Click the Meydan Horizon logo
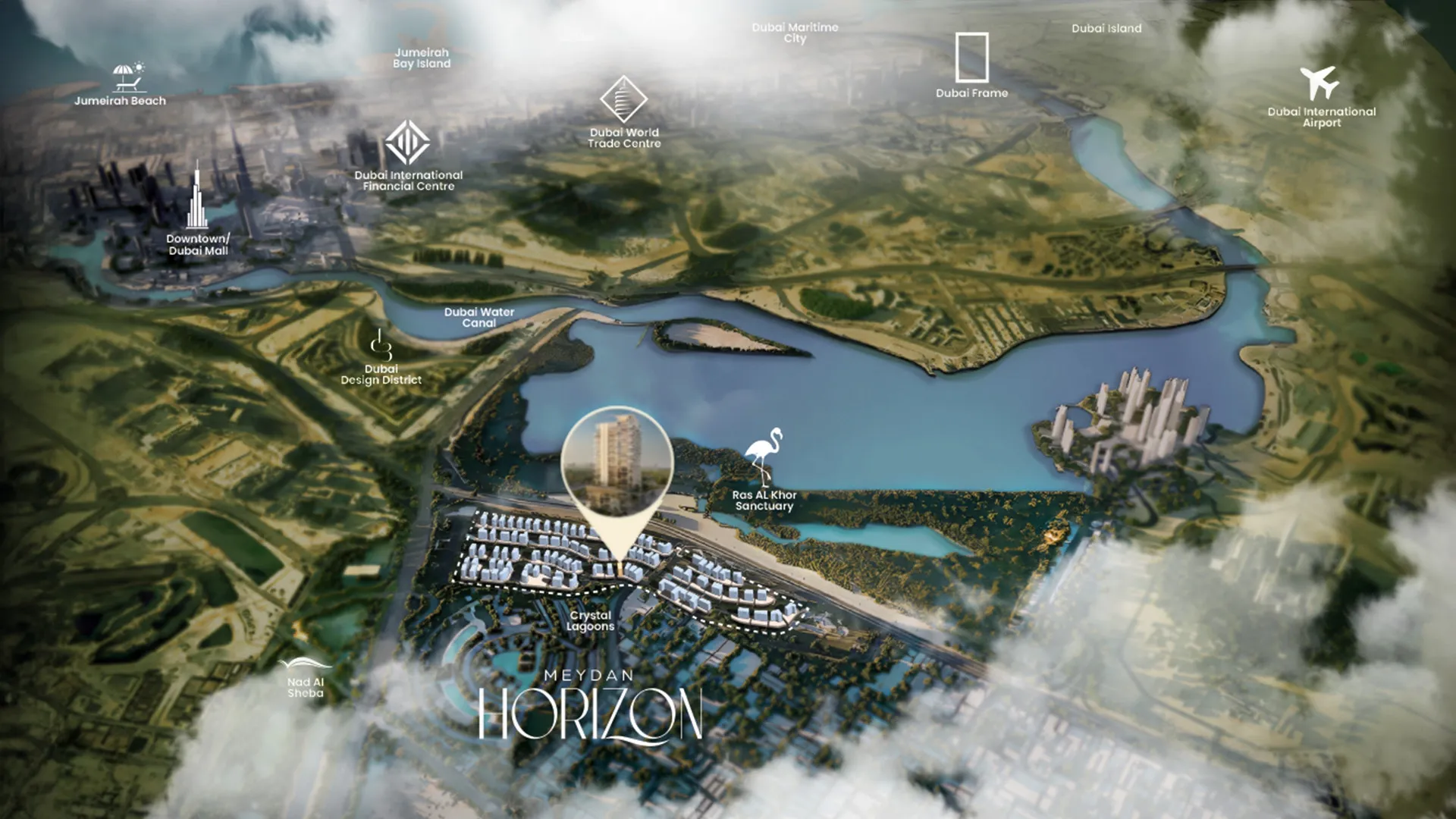This screenshot has height=819, width=1456. point(590,705)
